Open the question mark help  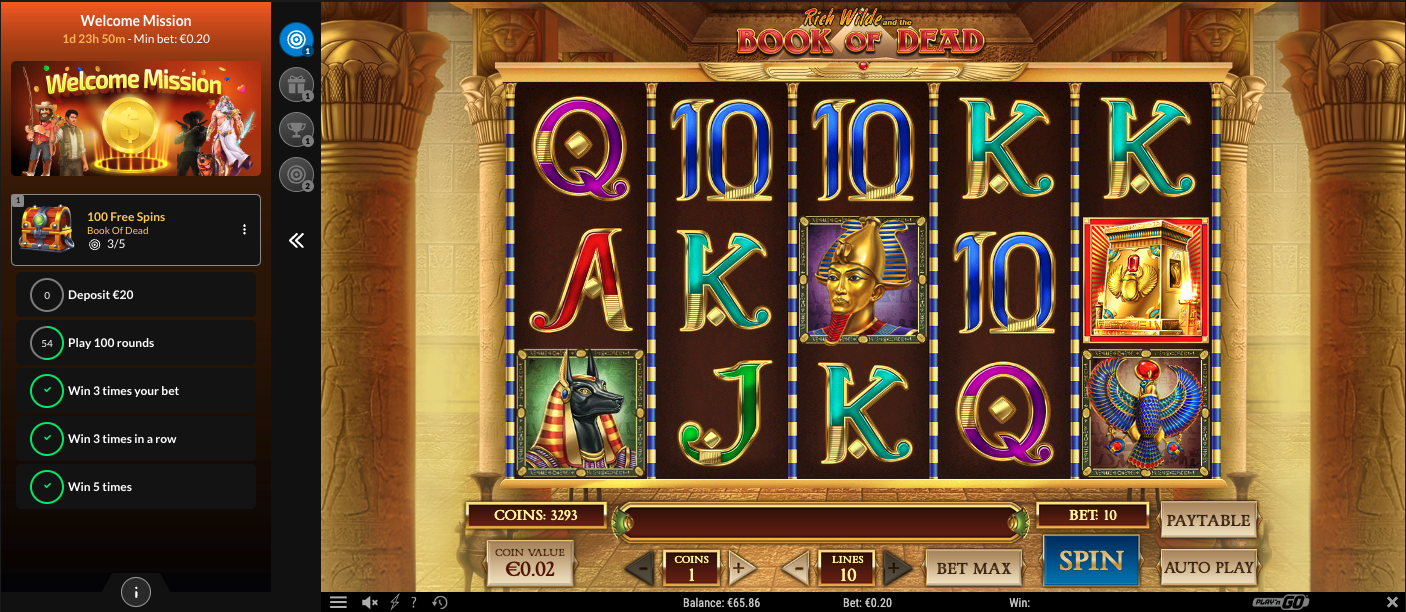point(414,603)
